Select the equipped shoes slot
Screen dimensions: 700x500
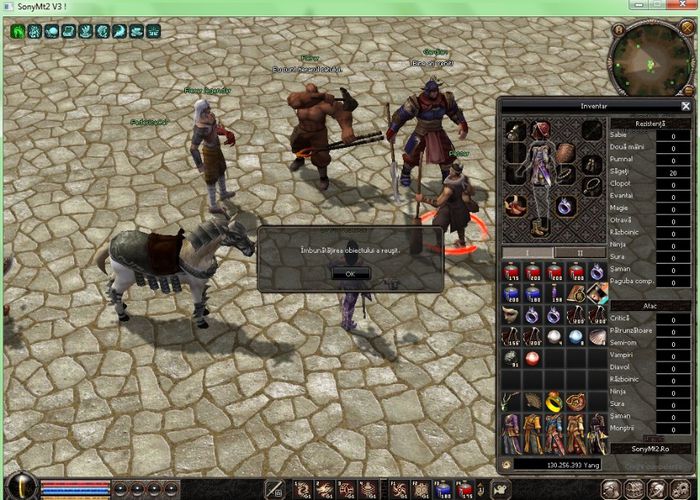click(541, 226)
